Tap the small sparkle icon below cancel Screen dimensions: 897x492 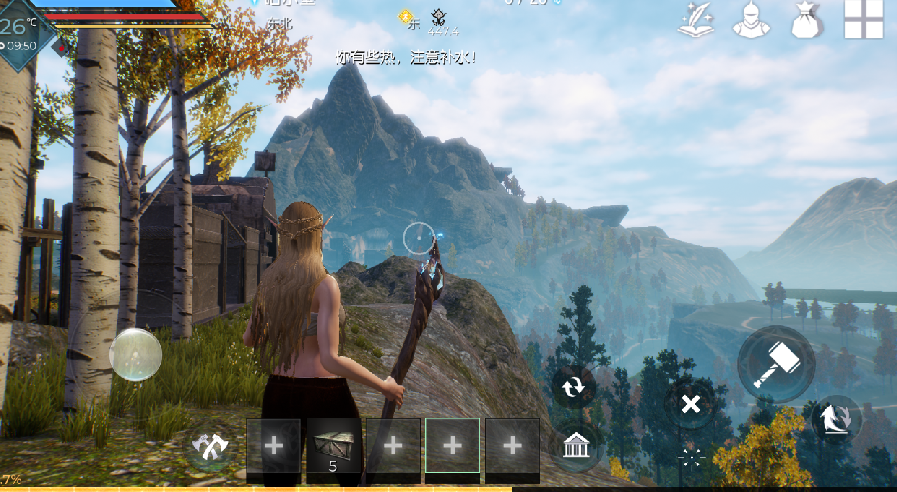click(690, 458)
